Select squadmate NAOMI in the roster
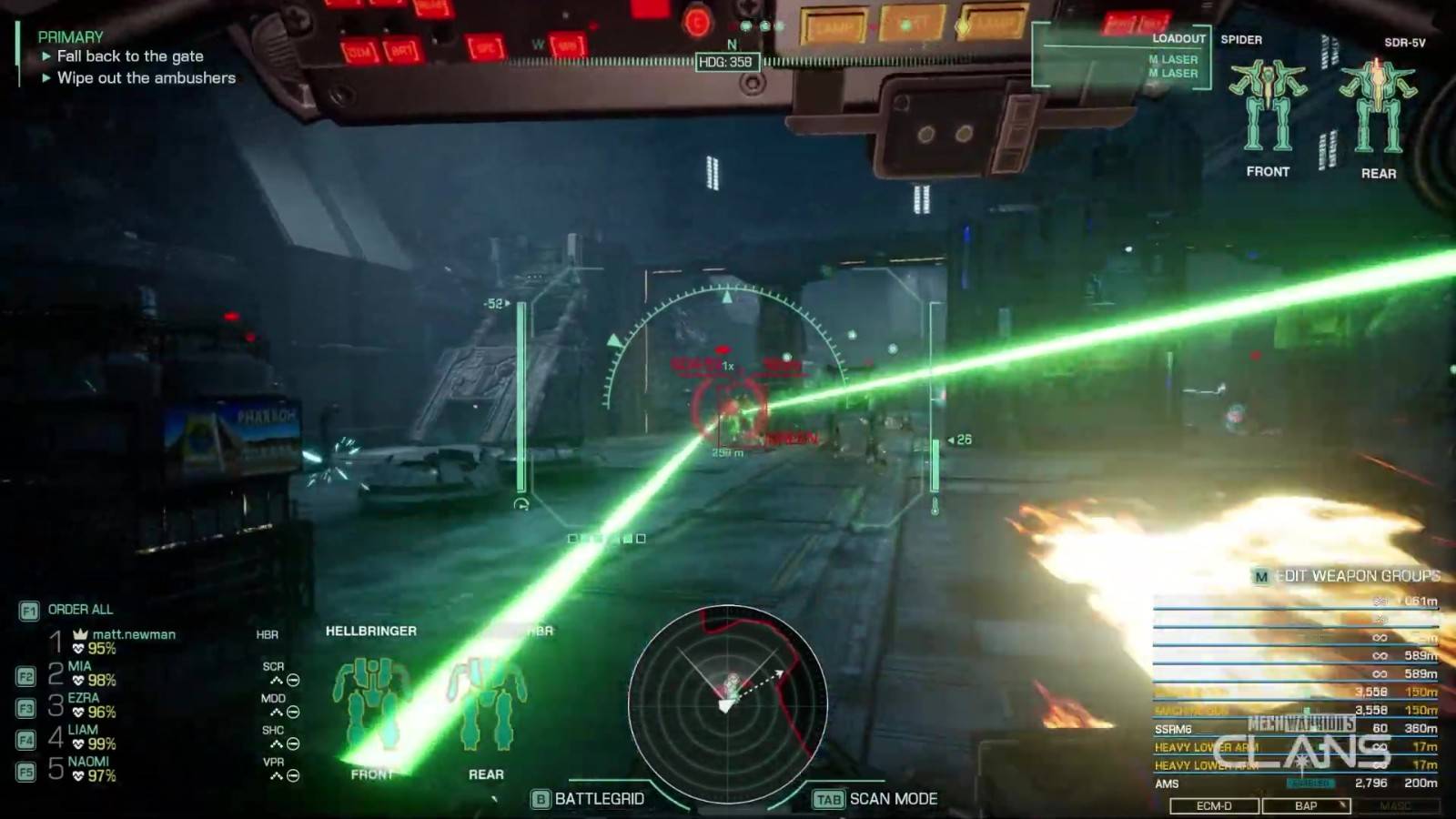This screenshot has height=819, width=1456. click(88, 762)
